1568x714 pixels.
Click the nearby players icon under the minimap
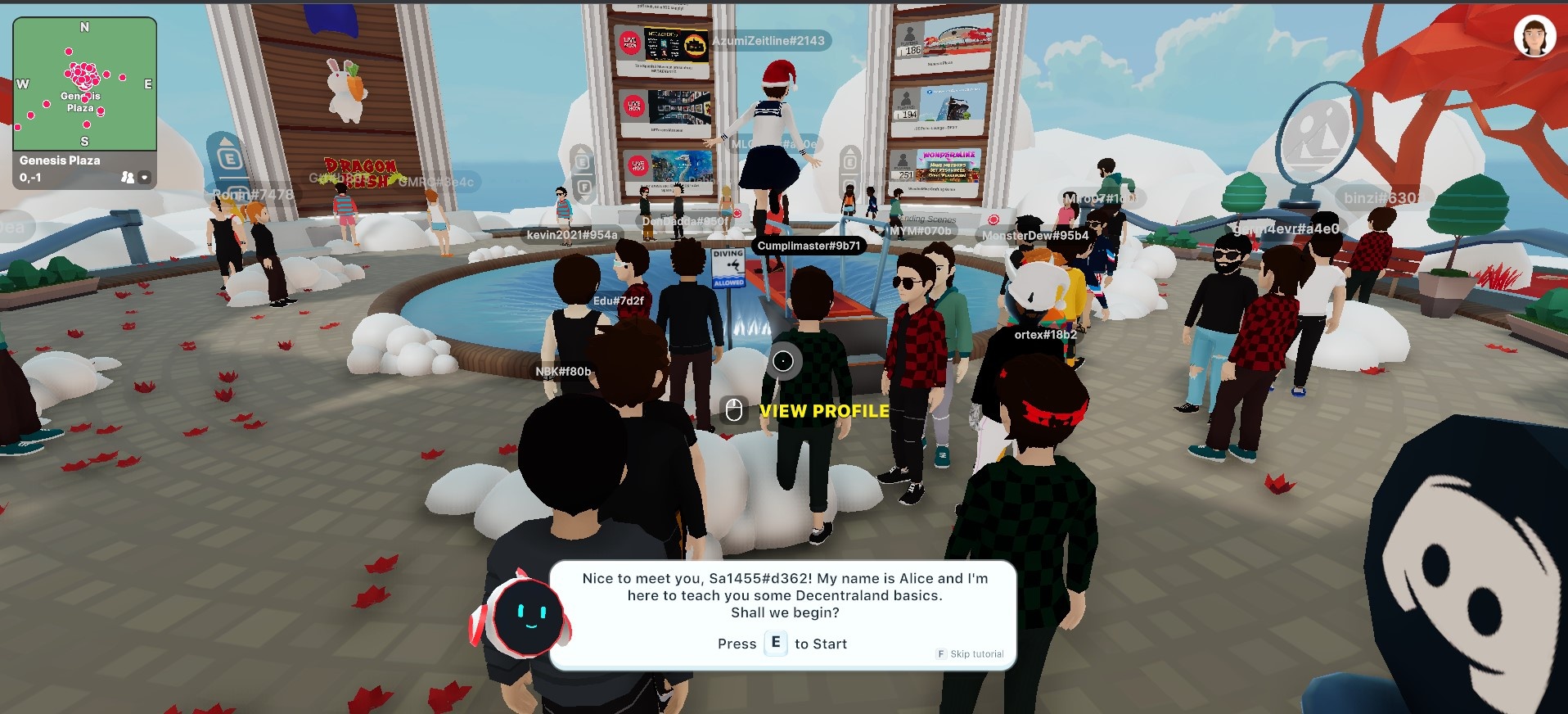(127, 177)
